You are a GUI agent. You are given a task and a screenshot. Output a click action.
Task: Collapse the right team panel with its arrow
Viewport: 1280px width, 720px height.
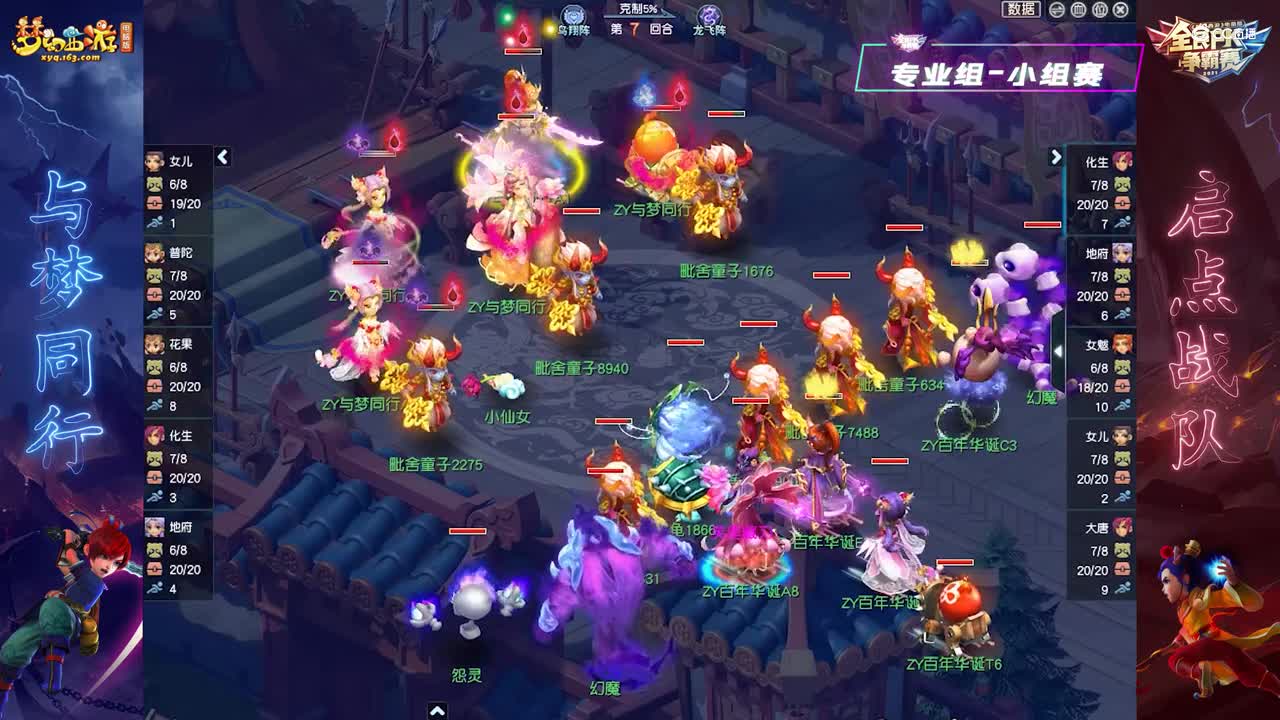coord(1058,156)
